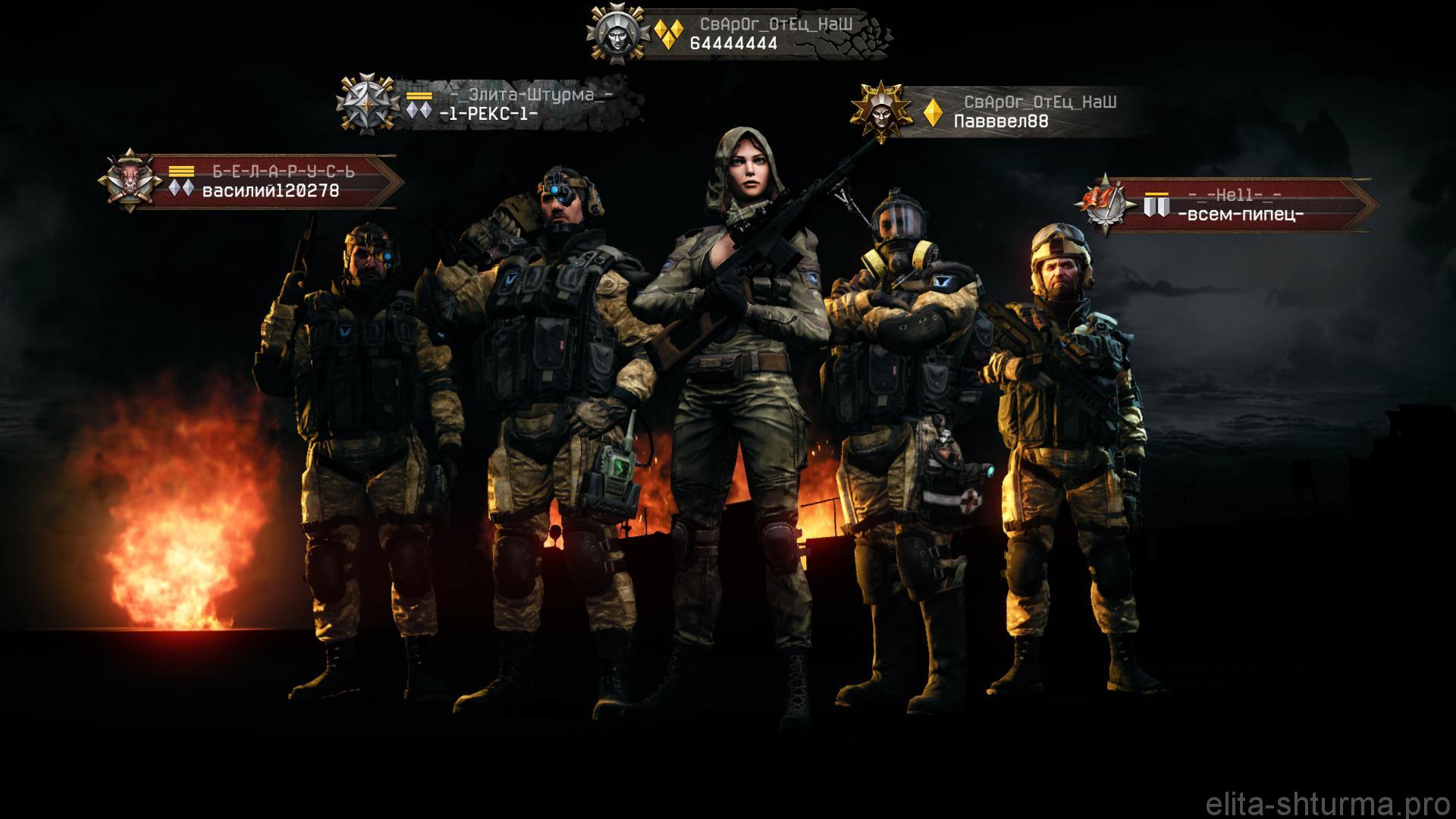Screen dimensions: 1456x819
Task: Select the gold star skull emblem beside Павввел88
Action: [880, 111]
